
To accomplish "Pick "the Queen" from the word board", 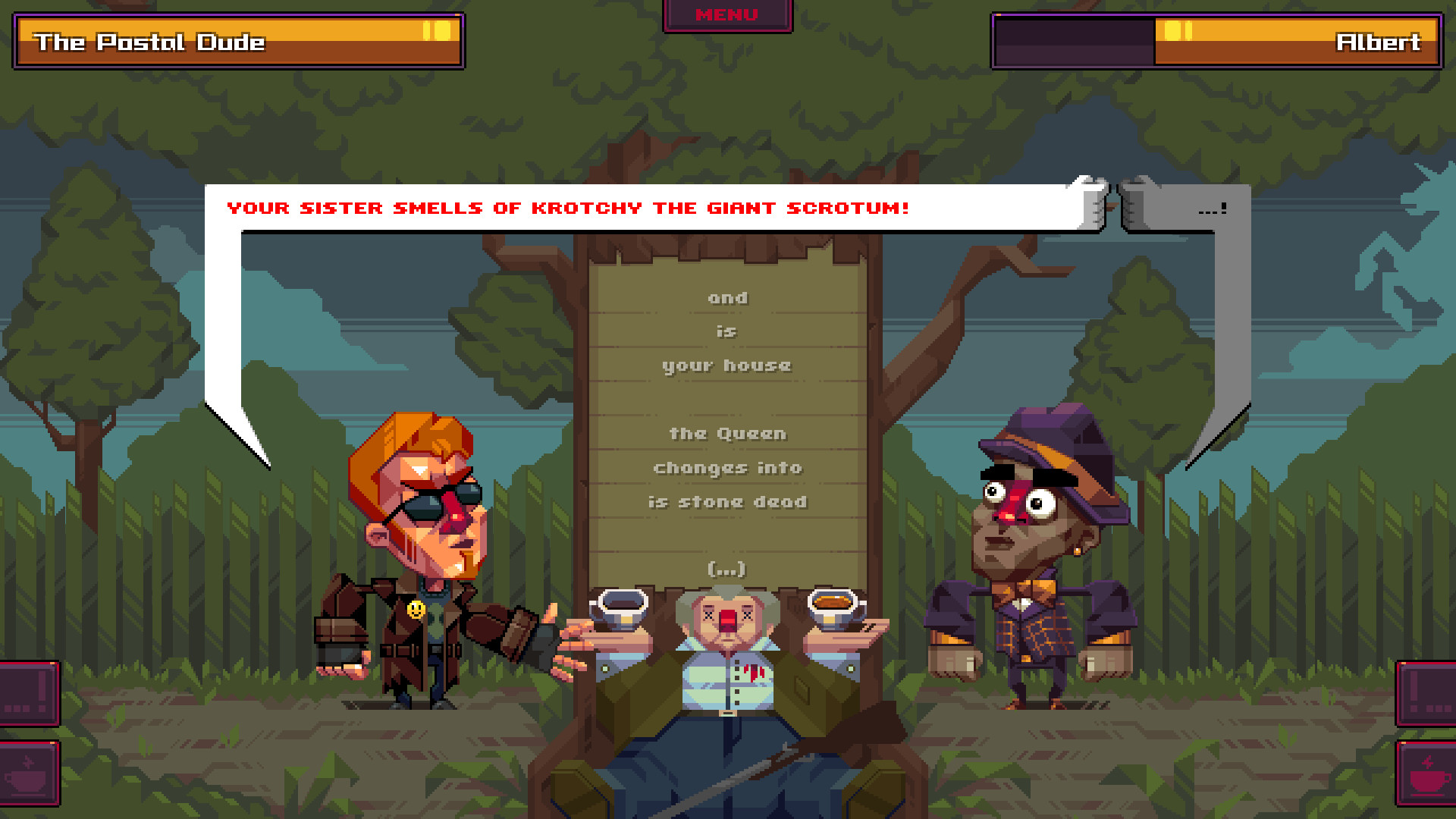I will coord(726,433).
